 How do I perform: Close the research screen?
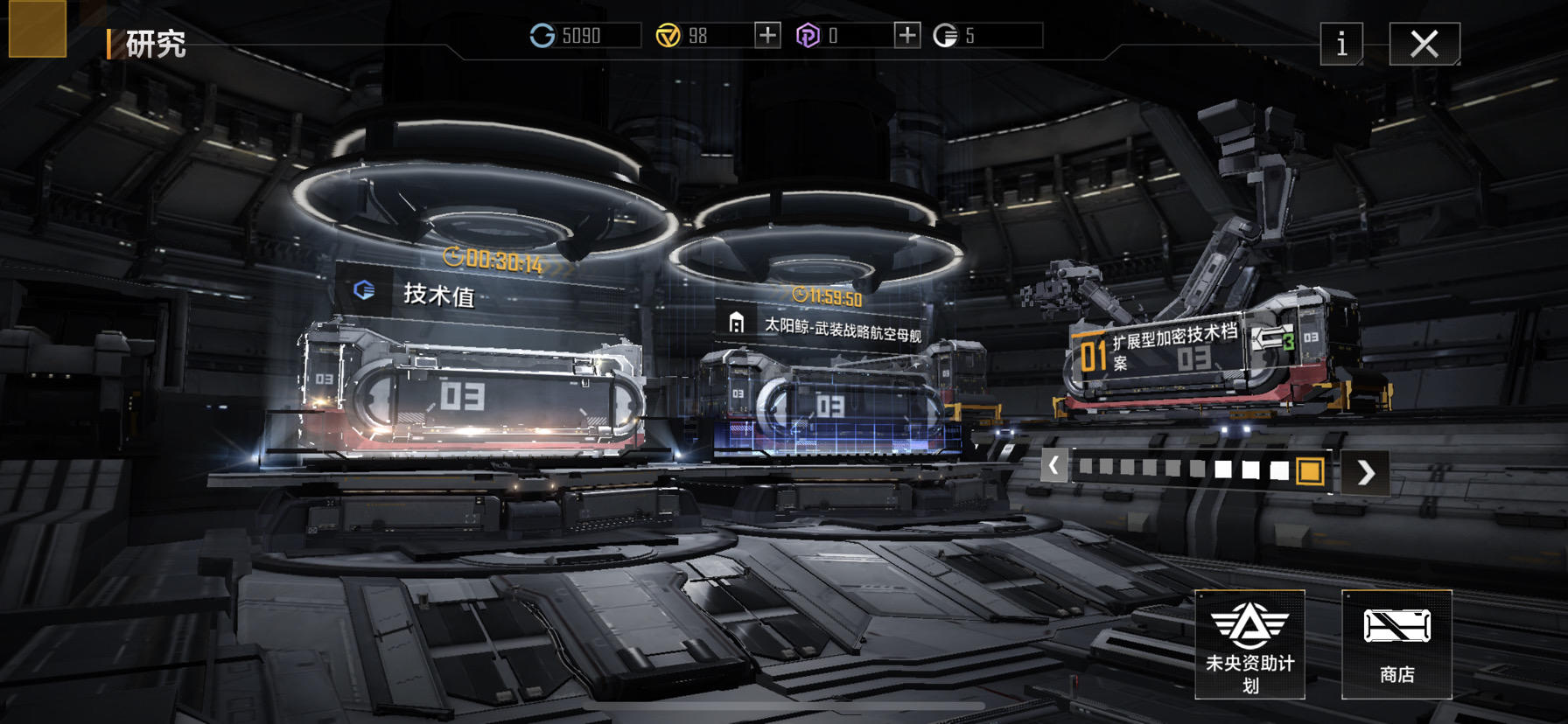(x=1424, y=44)
